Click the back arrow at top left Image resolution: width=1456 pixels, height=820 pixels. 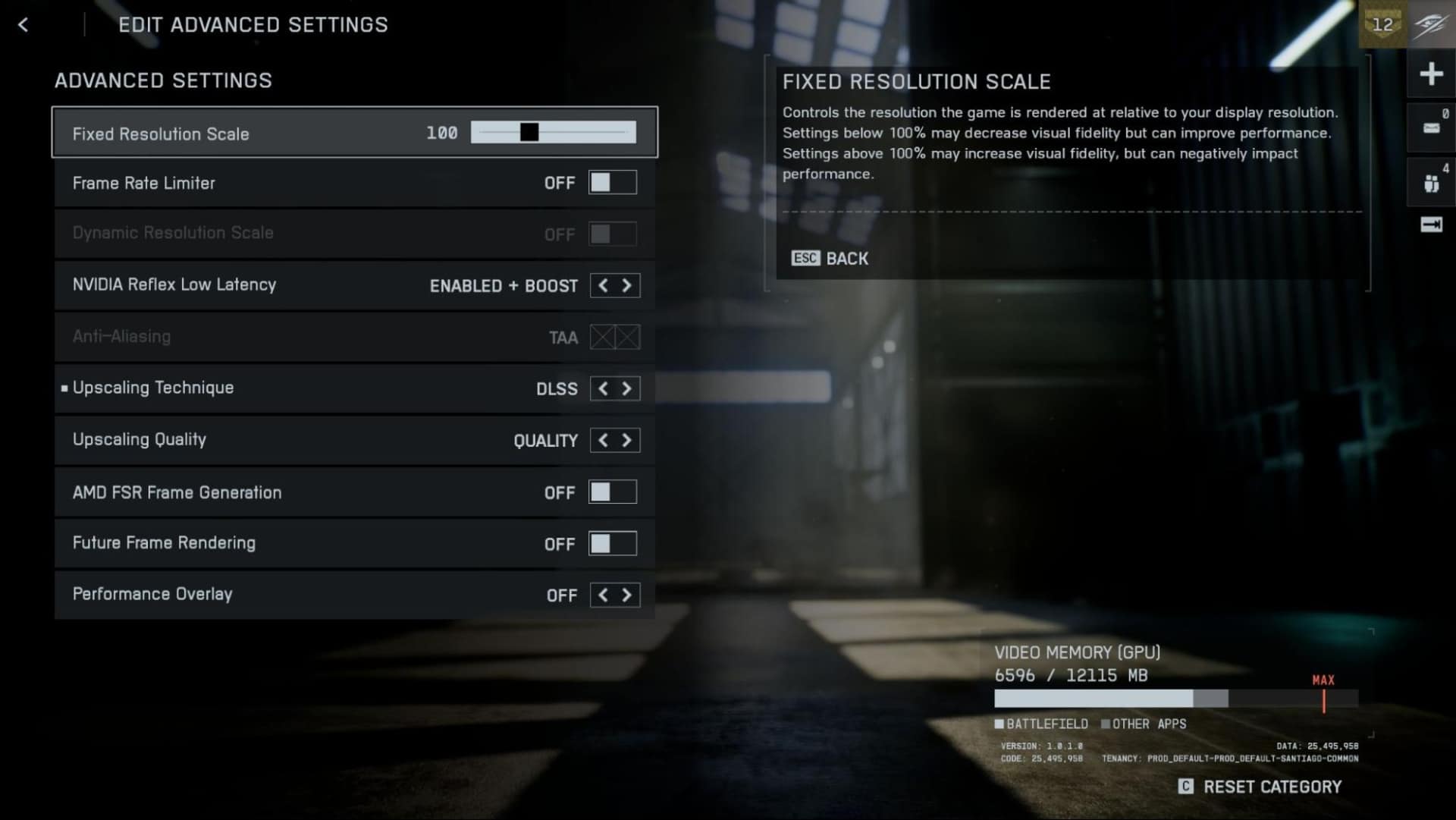click(x=24, y=24)
